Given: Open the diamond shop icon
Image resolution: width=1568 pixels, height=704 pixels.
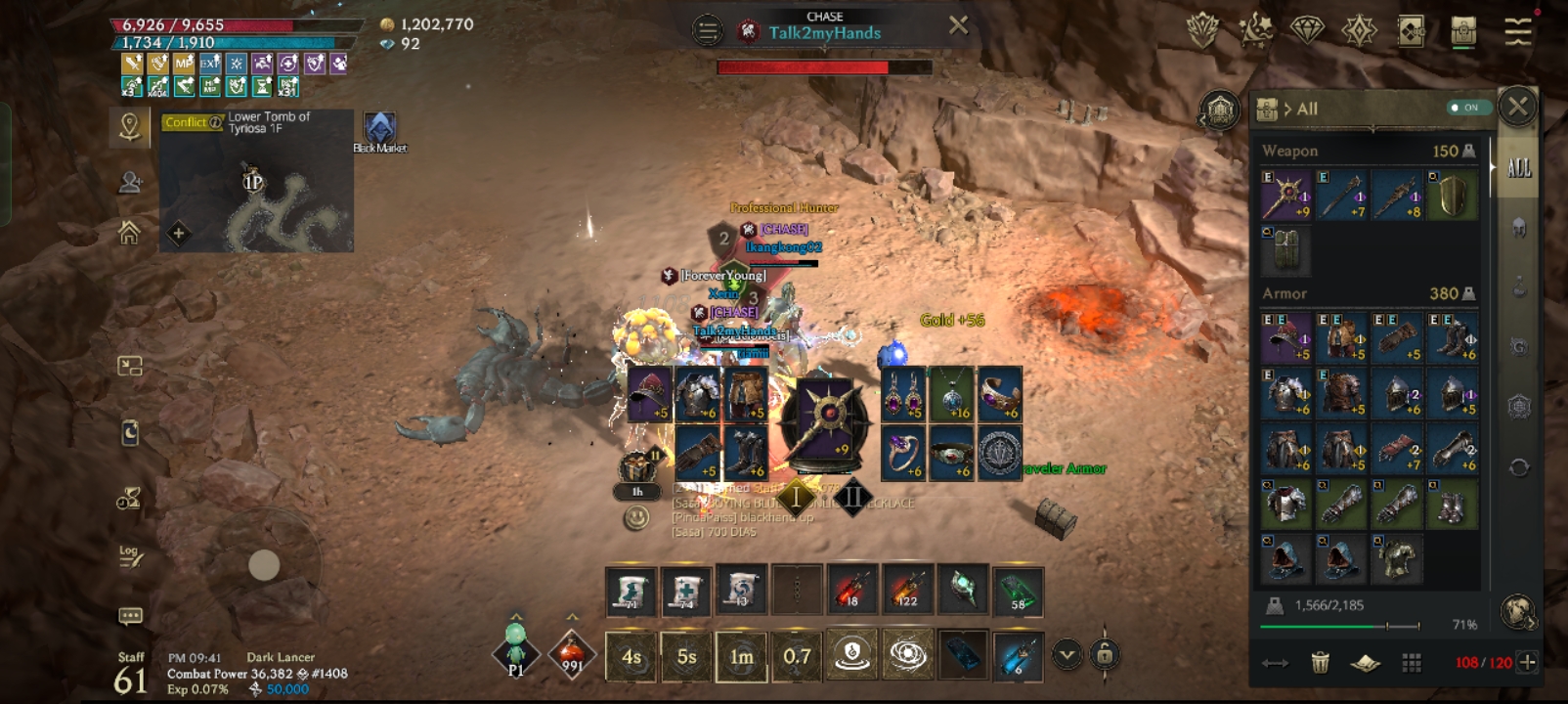Looking at the screenshot, I should tap(1307, 30).
